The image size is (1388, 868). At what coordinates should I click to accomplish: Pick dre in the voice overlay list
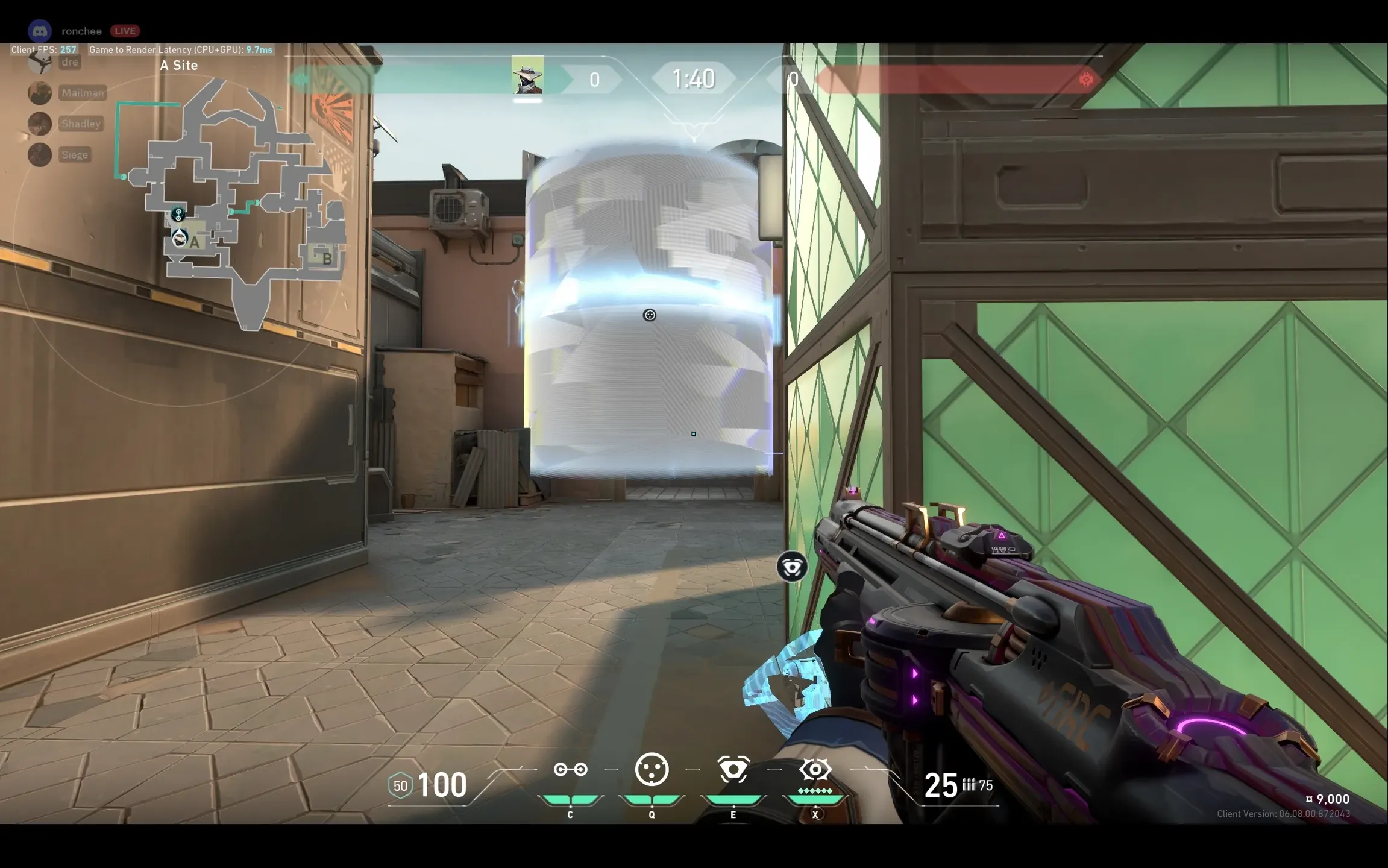pyautogui.click(x=69, y=62)
